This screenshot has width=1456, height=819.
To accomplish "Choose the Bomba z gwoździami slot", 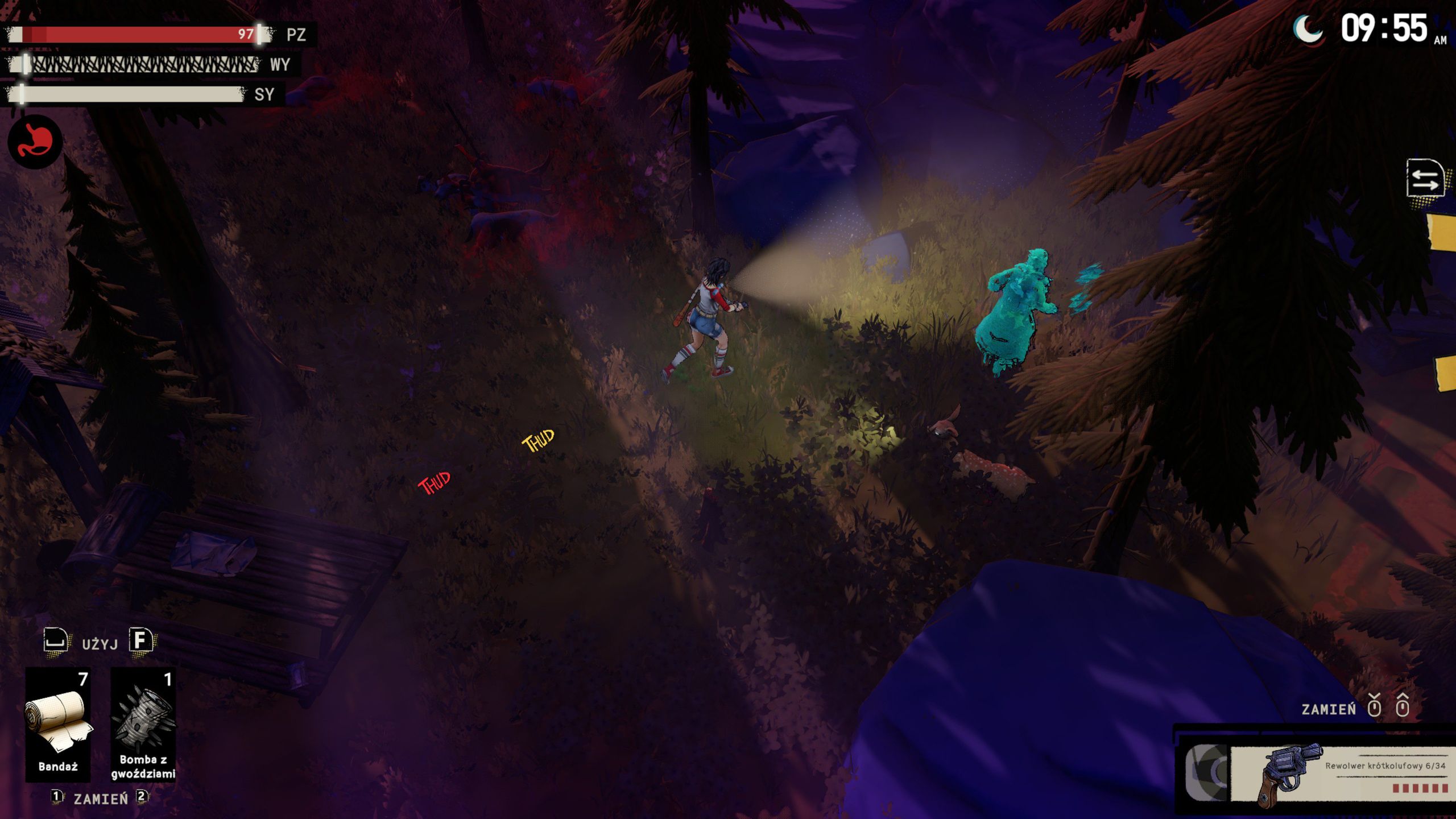I will [x=143, y=723].
